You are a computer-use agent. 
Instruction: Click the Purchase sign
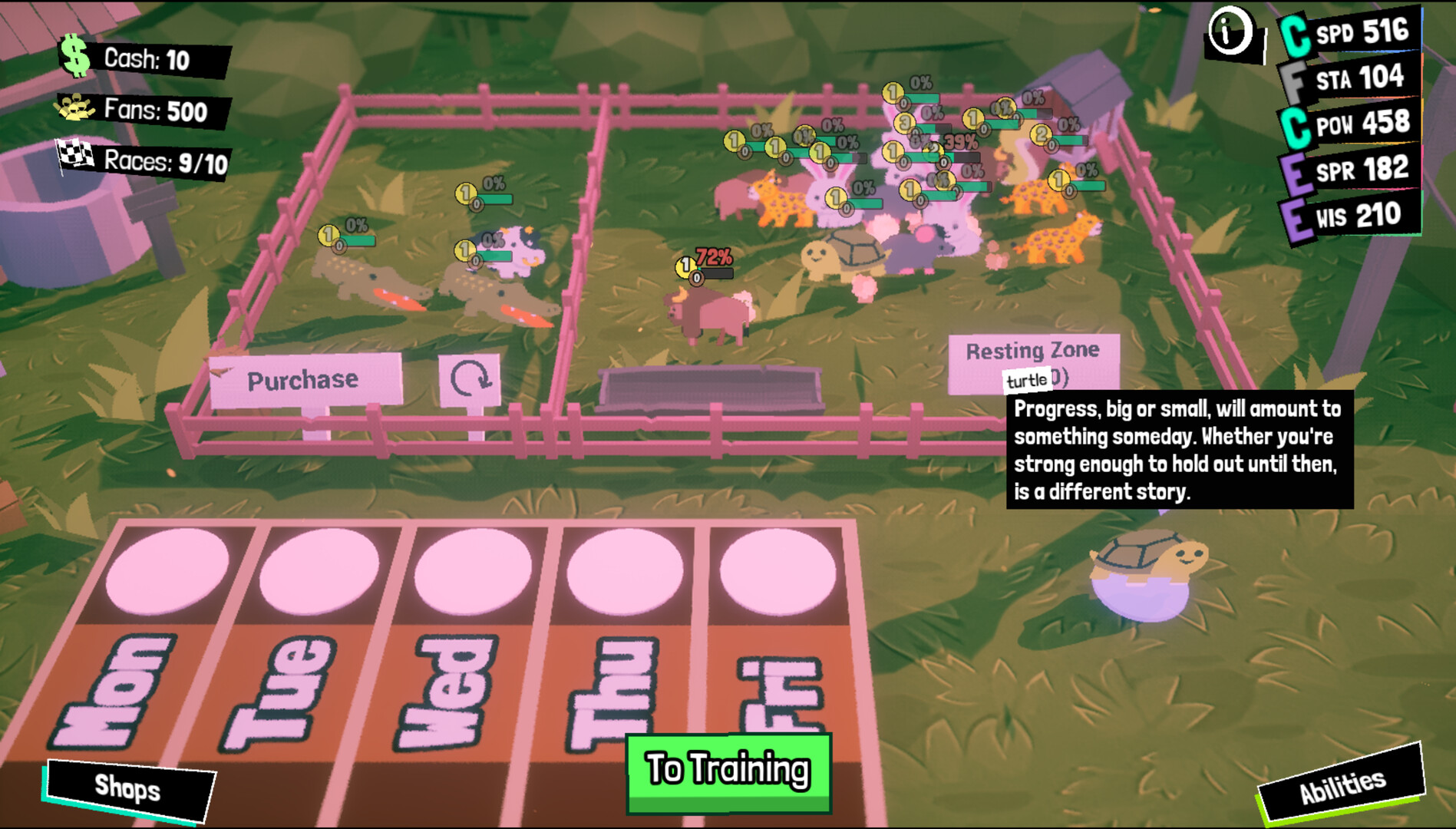tap(302, 378)
